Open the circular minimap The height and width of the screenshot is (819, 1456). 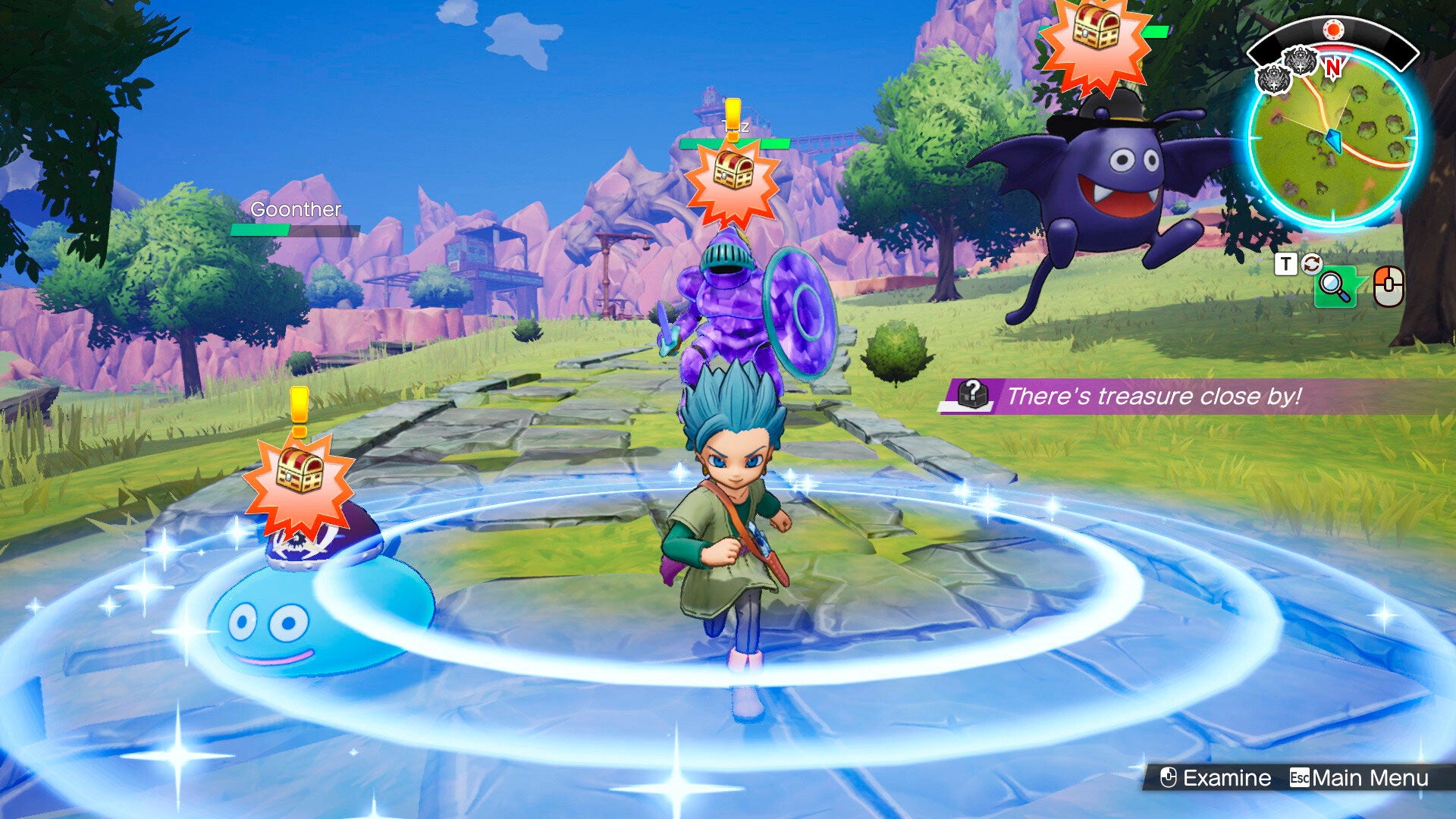coord(1332,140)
